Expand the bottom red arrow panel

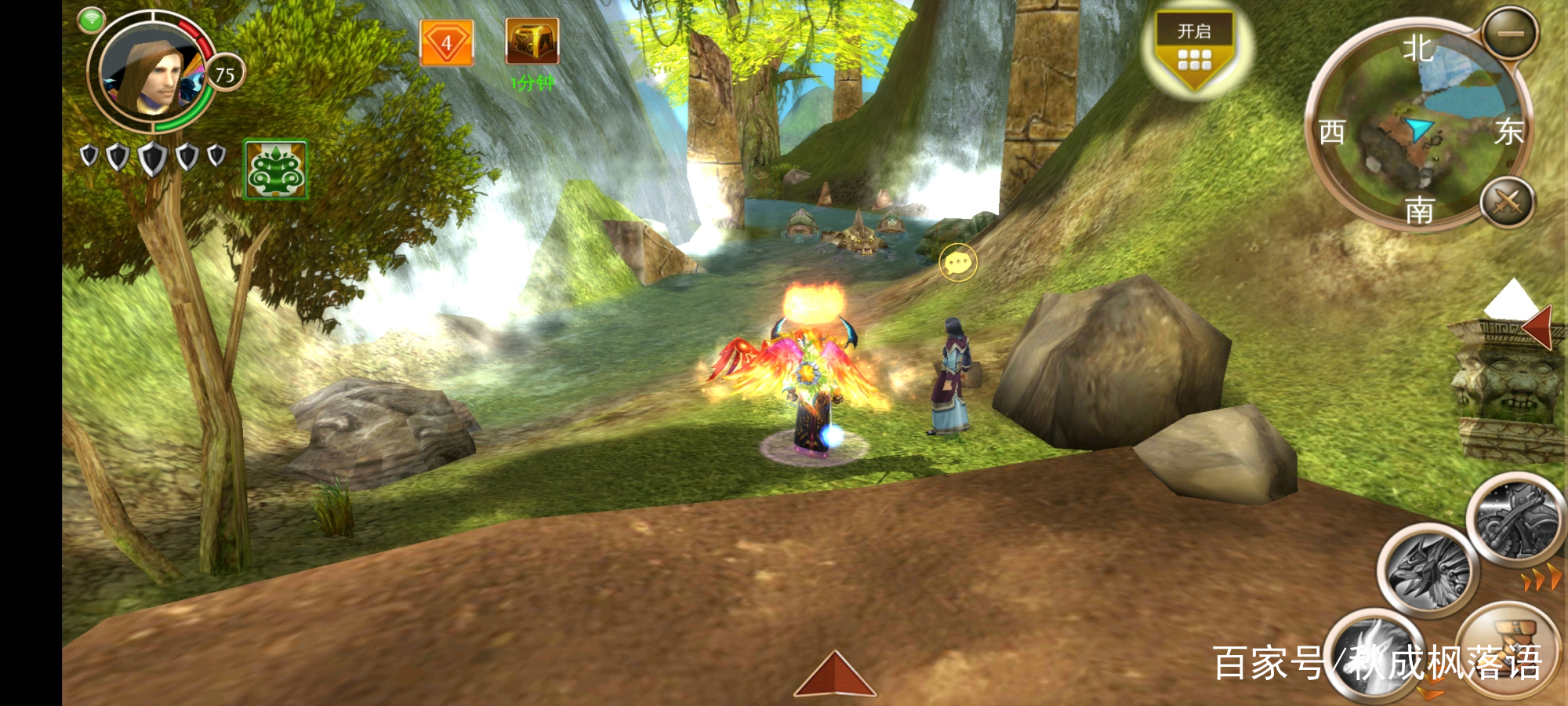[834, 676]
